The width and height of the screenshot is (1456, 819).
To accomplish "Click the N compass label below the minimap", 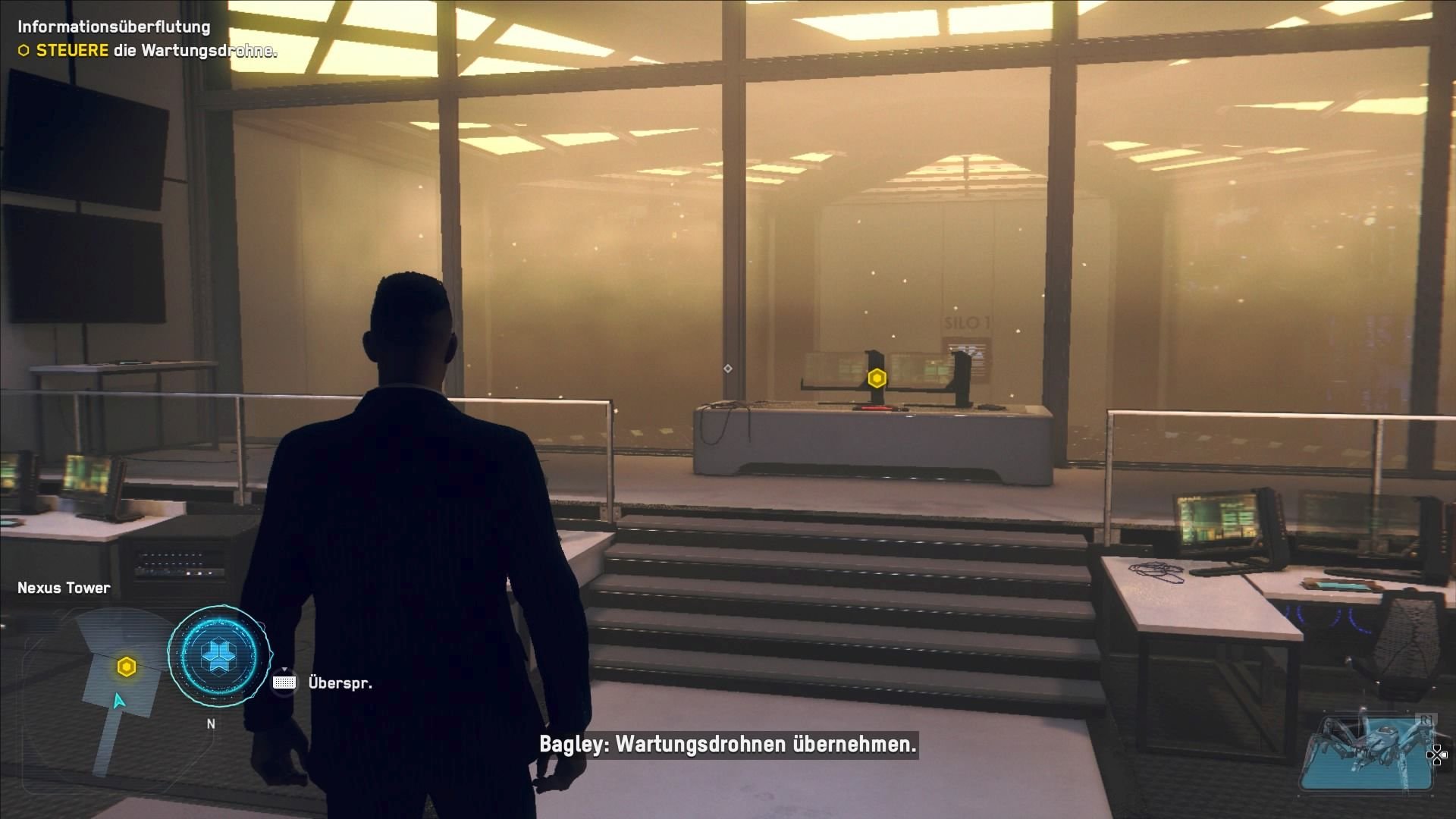I will 210,724.
